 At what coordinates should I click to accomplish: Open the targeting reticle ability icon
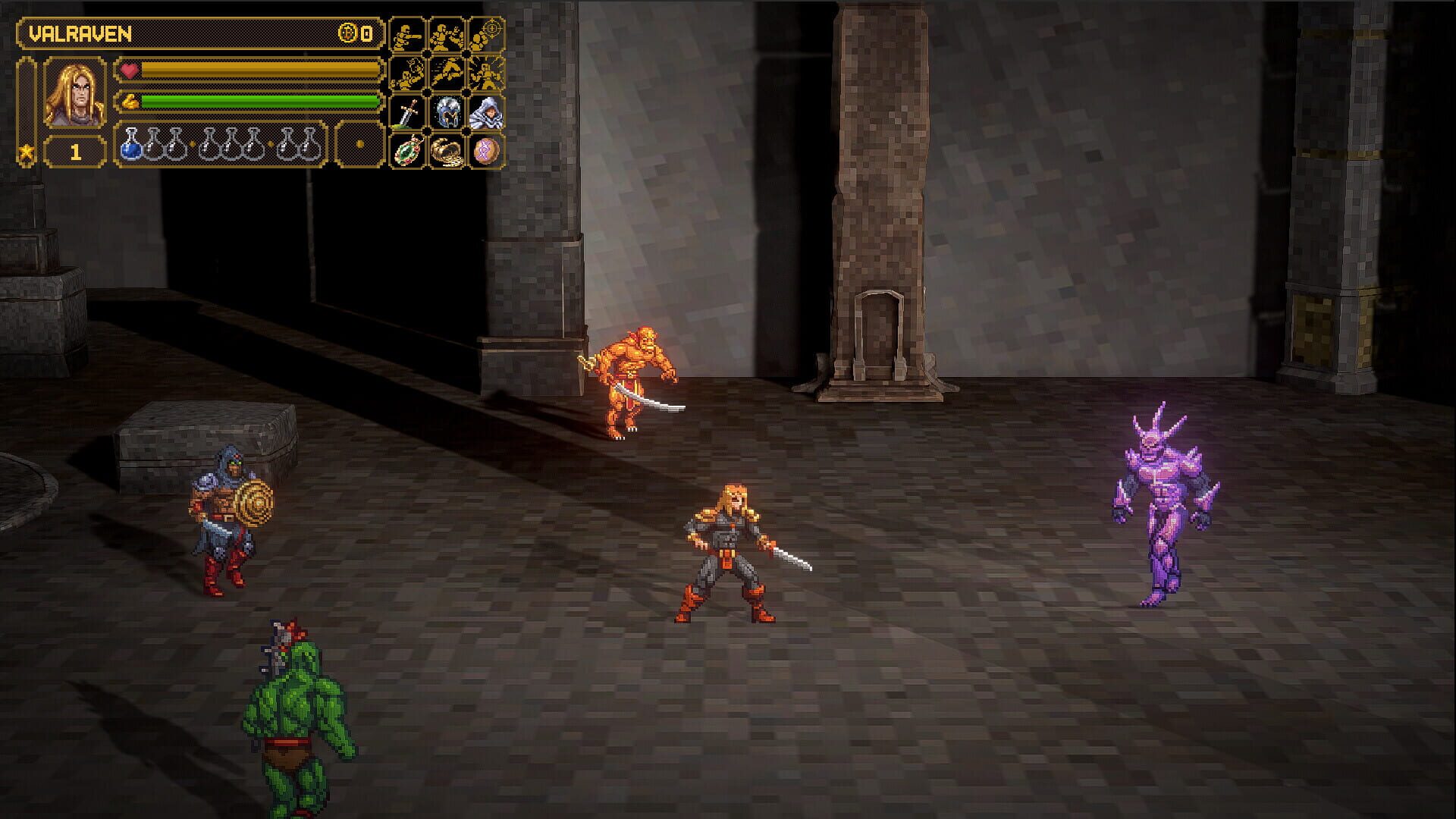(x=487, y=33)
